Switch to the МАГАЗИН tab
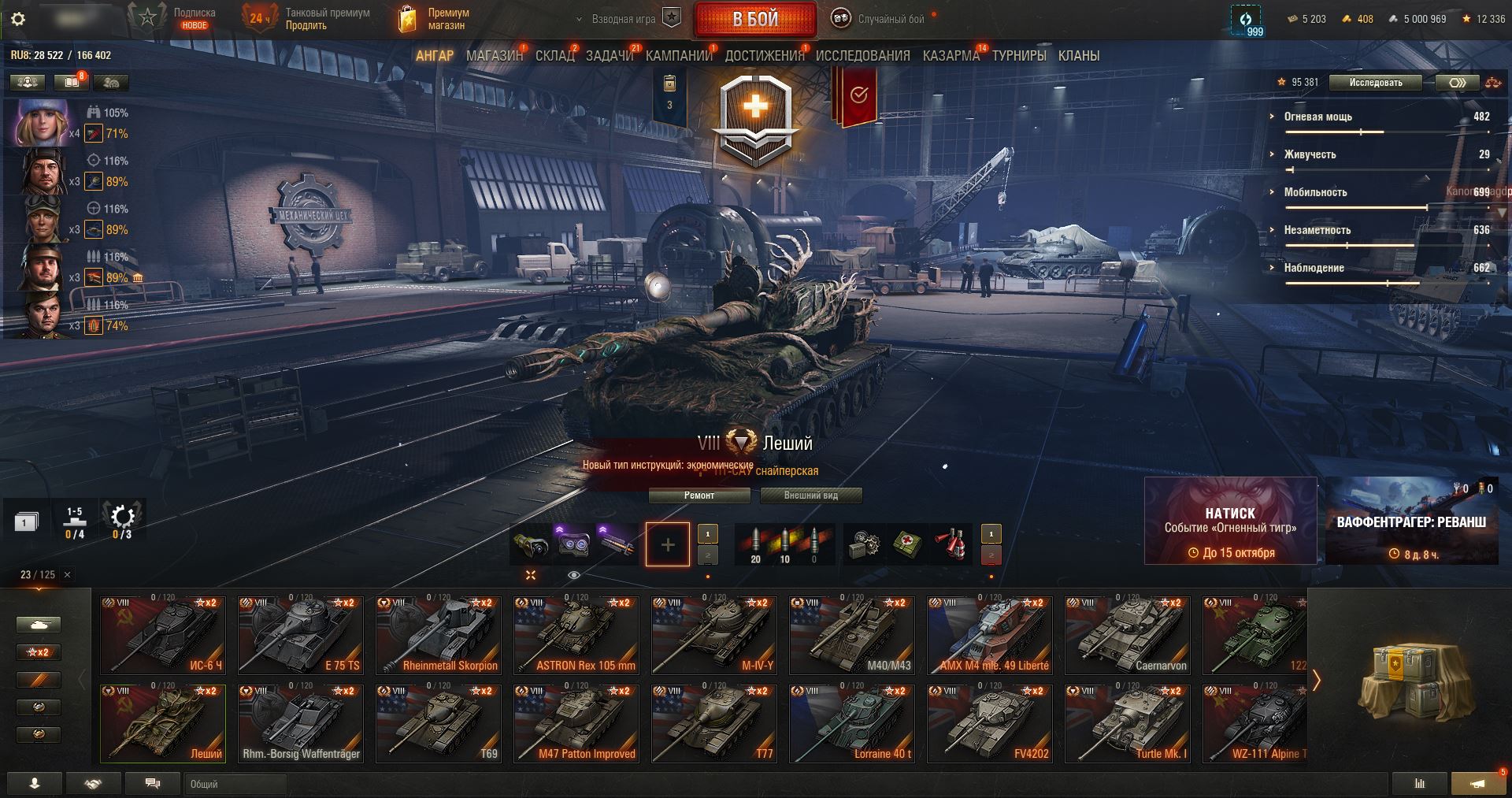 click(x=494, y=56)
